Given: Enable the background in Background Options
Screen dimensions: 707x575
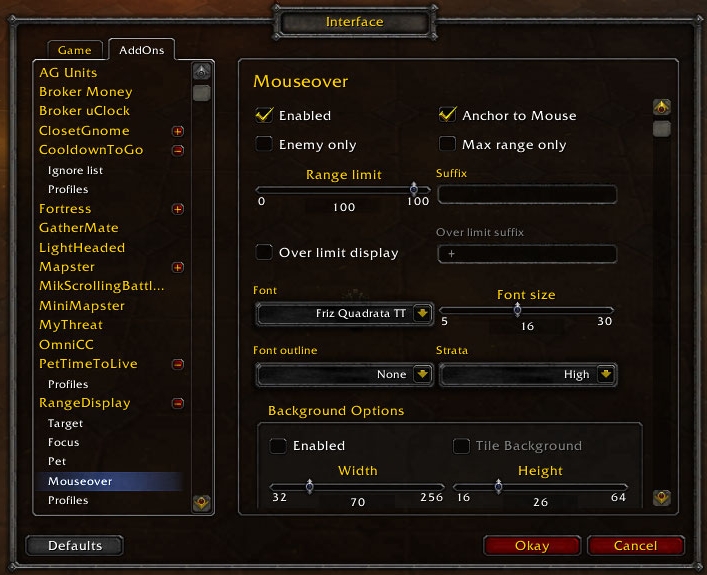Looking at the screenshot, I should click(278, 446).
